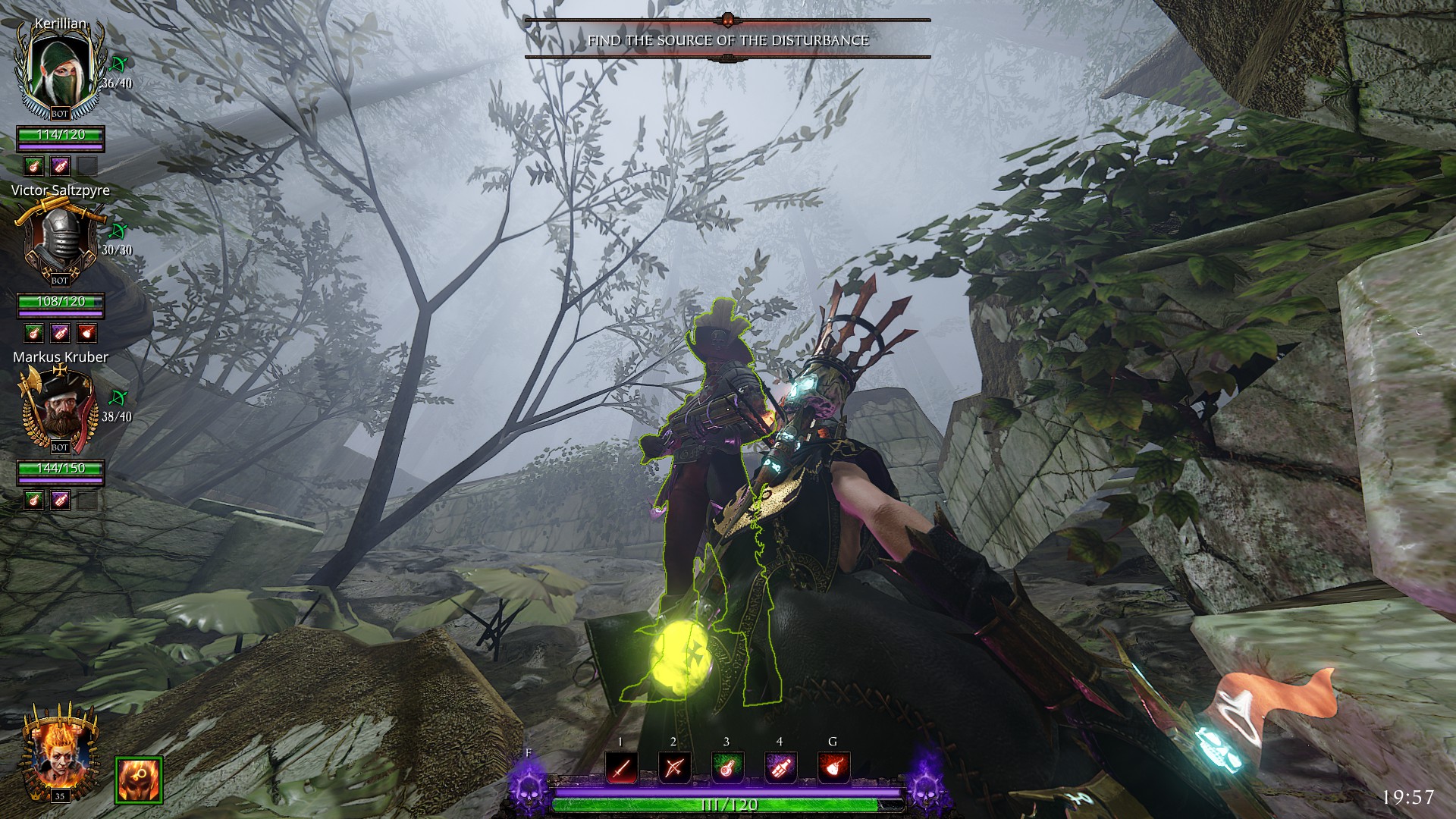This screenshot has height=819, width=1456.
Task: Inspect the flaming skull buff icon
Action: pyautogui.click(x=139, y=780)
